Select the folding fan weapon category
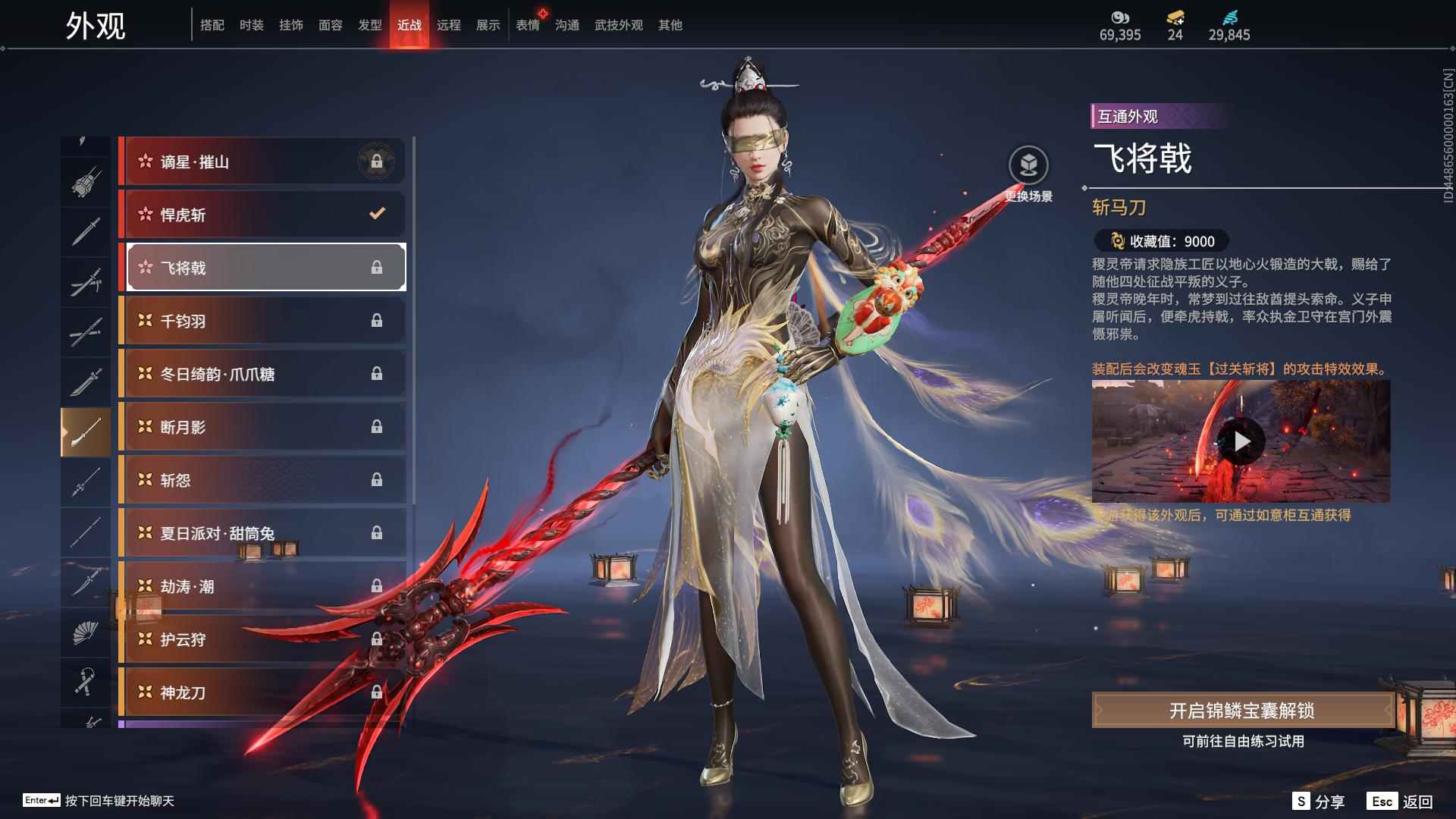Viewport: 1456px width, 819px height. (85, 632)
